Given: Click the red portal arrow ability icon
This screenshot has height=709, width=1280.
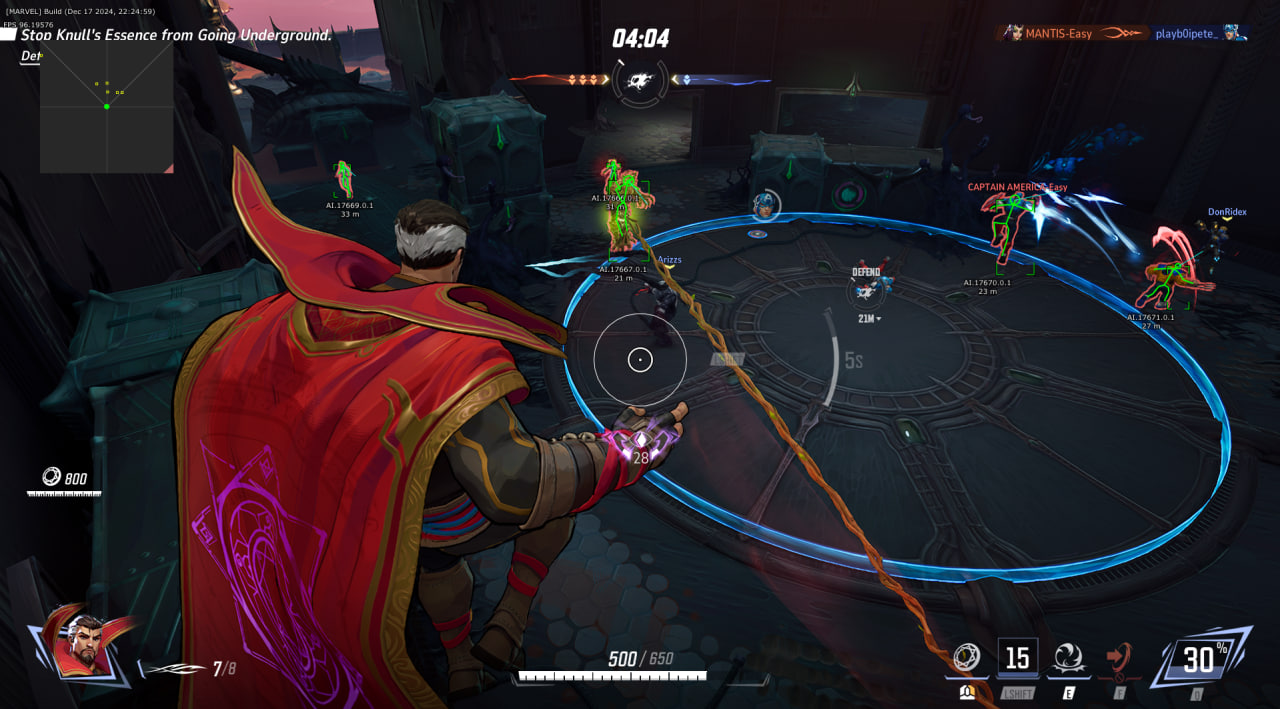Looking at the screenshot, I should pyautogui.click(x=1119, y=657).
